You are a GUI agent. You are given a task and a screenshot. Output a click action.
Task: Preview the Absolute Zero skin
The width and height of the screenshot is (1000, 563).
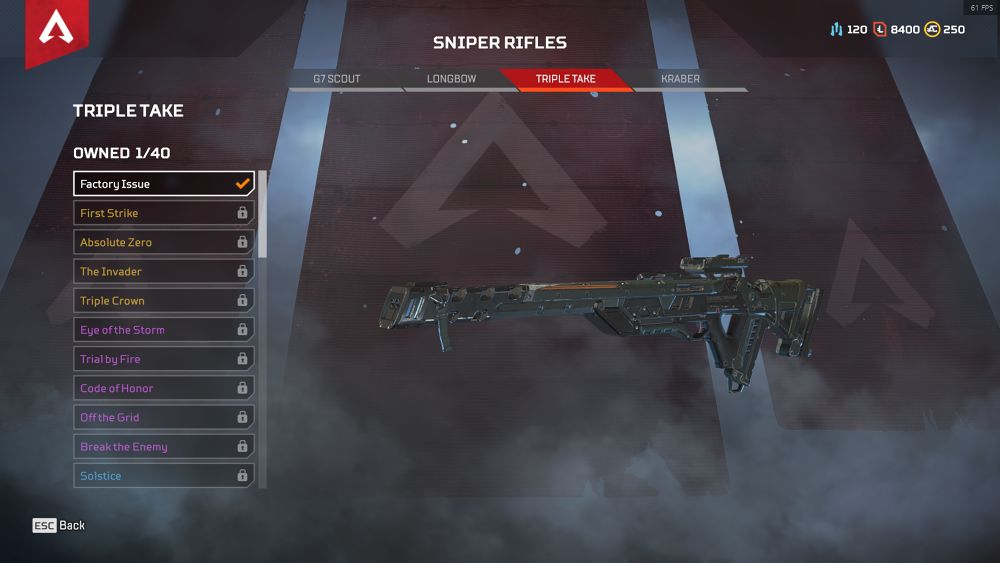click(164, 242)
